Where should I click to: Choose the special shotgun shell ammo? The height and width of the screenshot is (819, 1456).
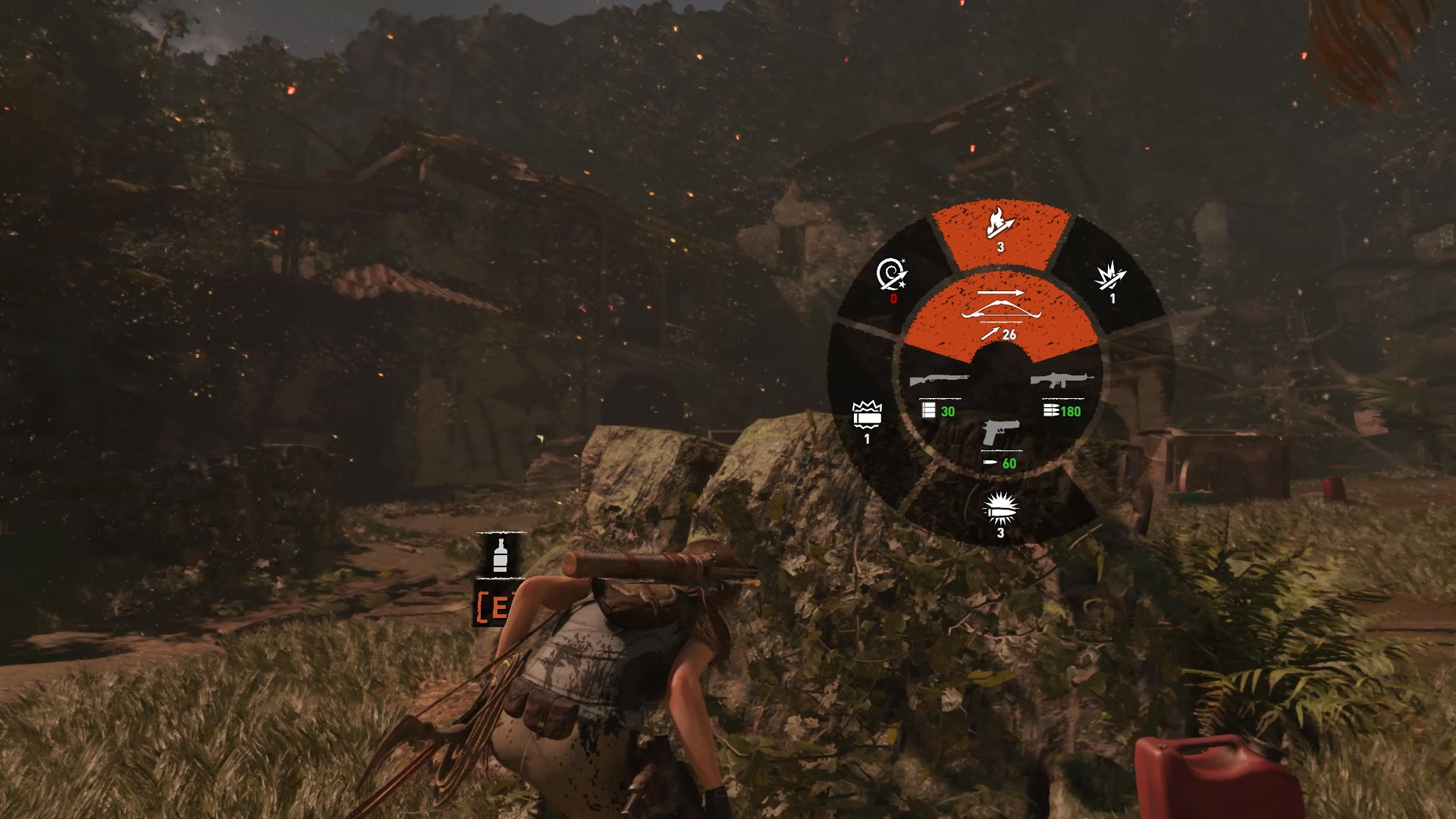pos(867,419)
